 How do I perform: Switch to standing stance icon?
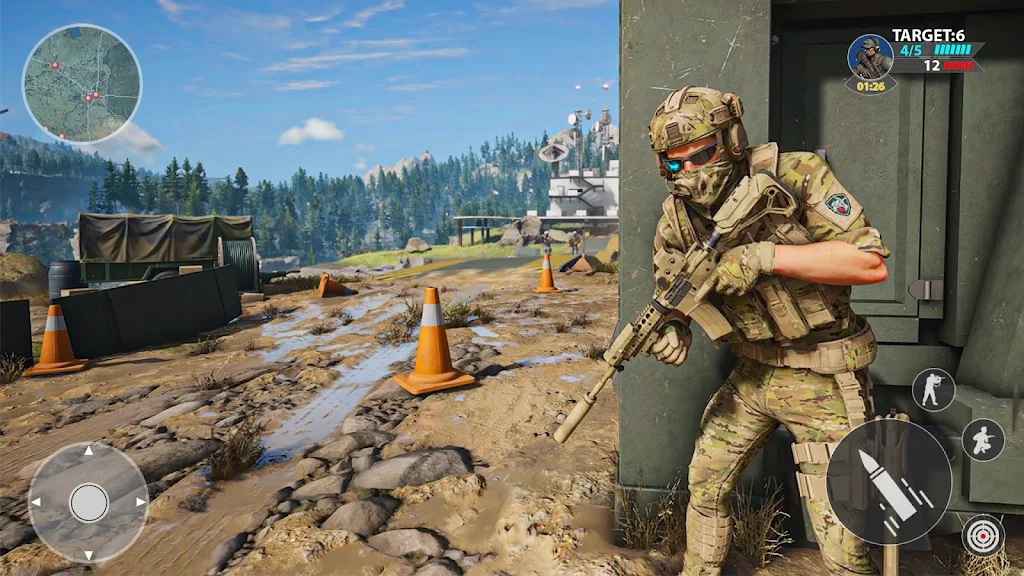tap(933, 389)
